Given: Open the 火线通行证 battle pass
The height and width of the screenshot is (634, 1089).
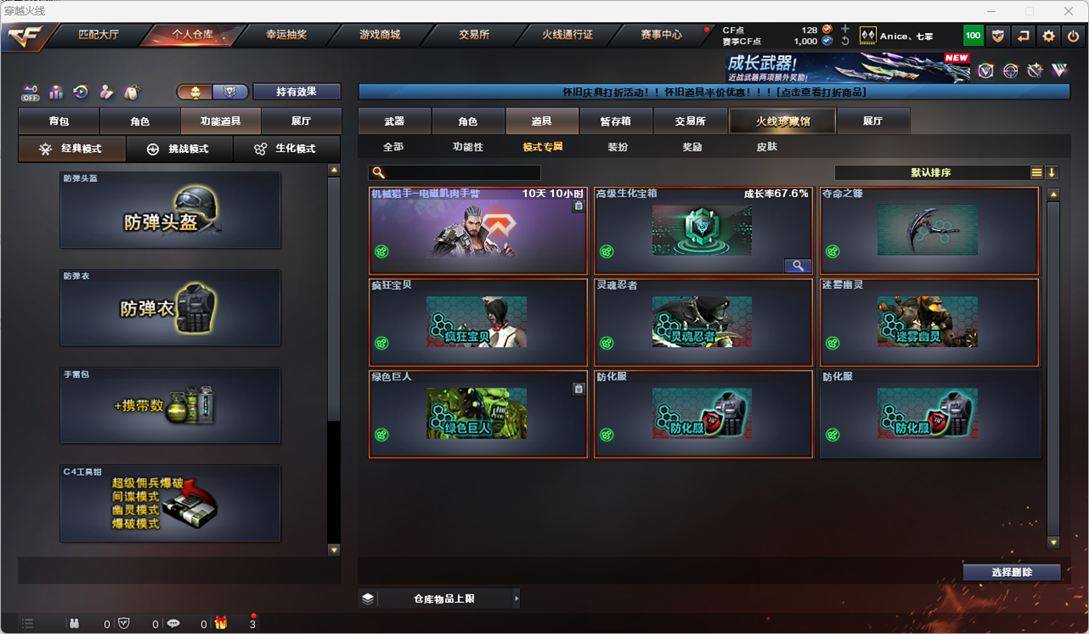Looking at the screenshot, I should [x=567, y=34].
